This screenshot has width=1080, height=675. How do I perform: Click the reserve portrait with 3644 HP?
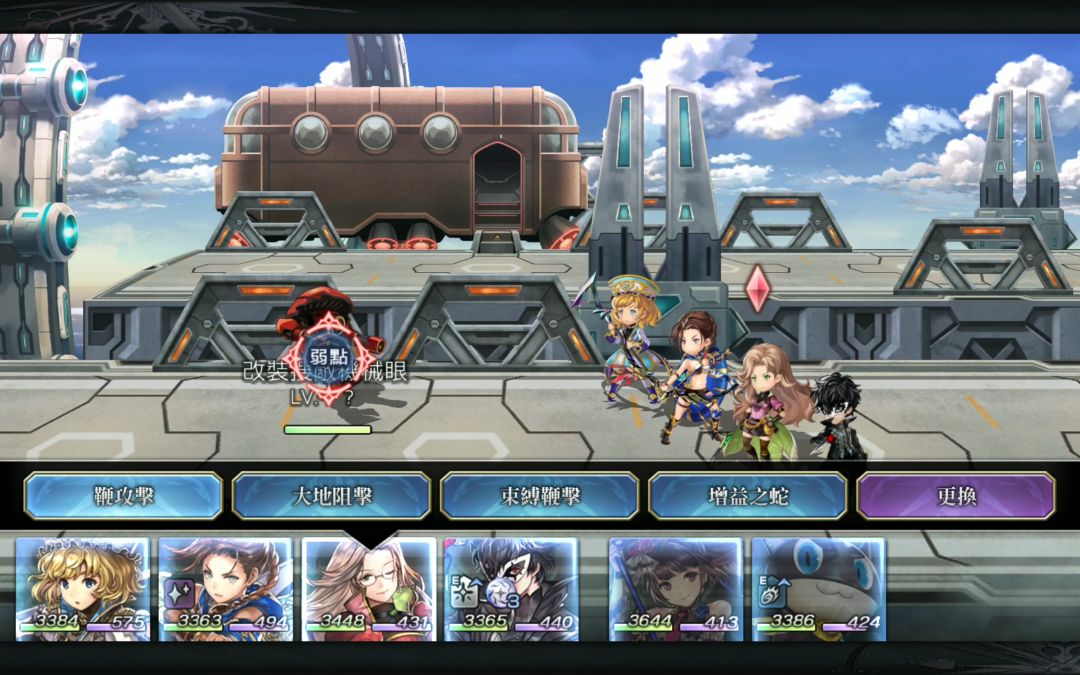(x=676, y=588)
